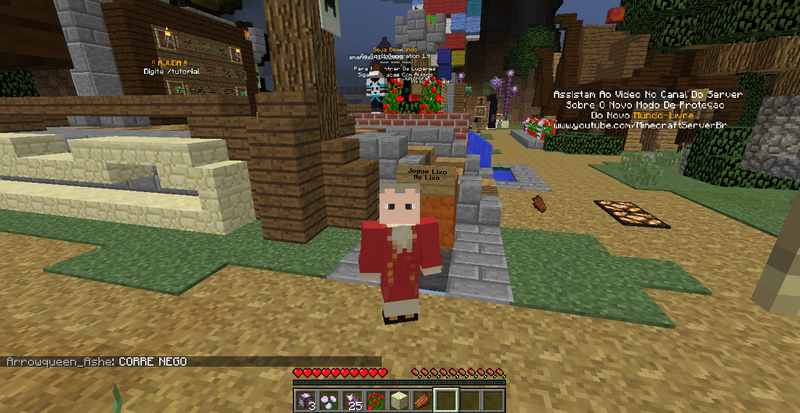Select the sandstone block hotbar slot

coord(399,400)
